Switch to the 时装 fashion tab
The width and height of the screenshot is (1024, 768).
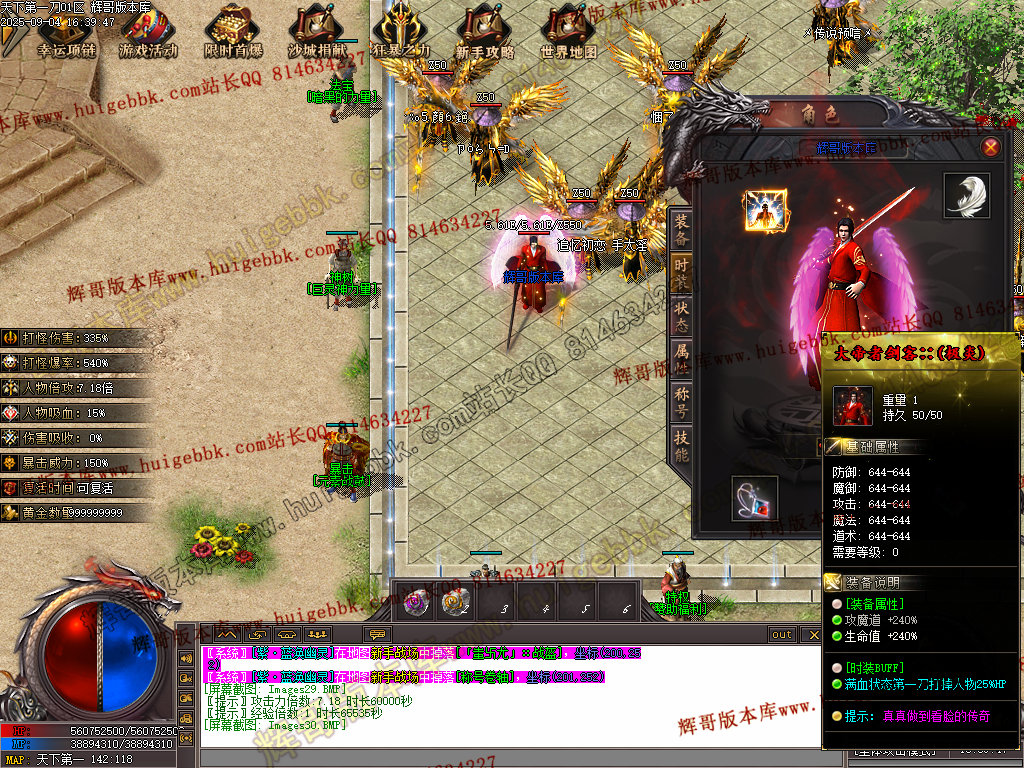coord(680,270)
